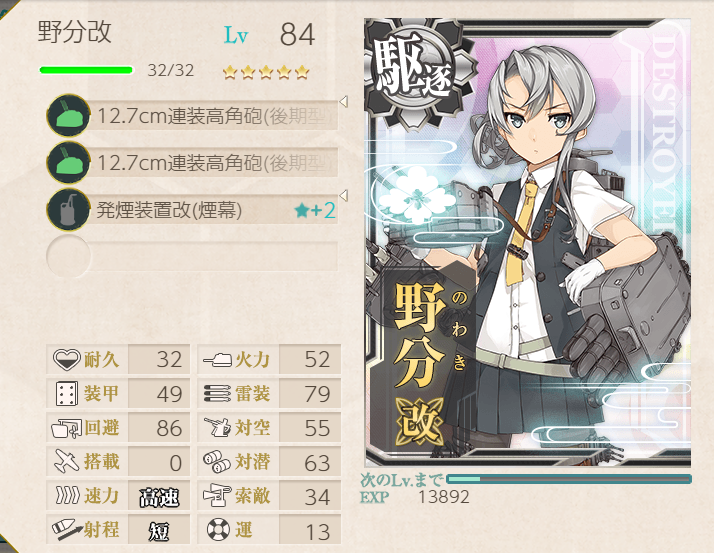Click the smoke generator canister icon
The image size is (714, 553).
(67, 209)
